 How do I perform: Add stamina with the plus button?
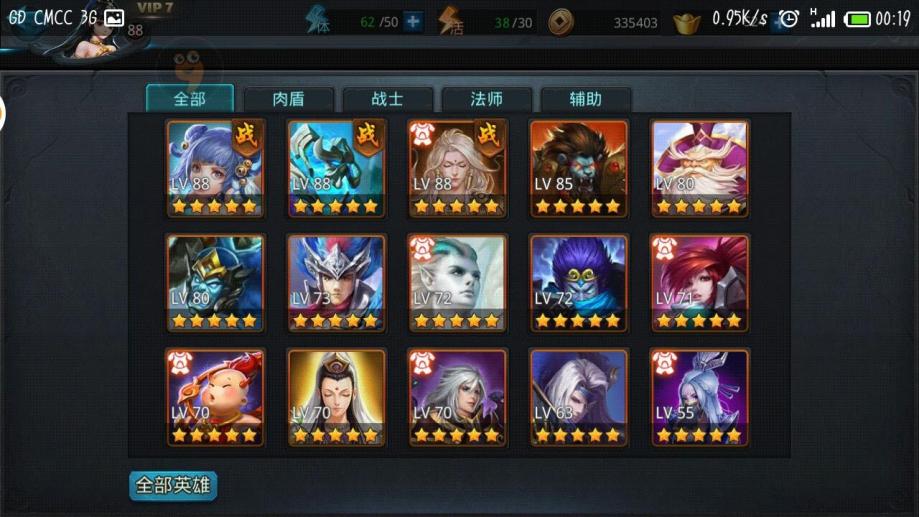point(412,22)
